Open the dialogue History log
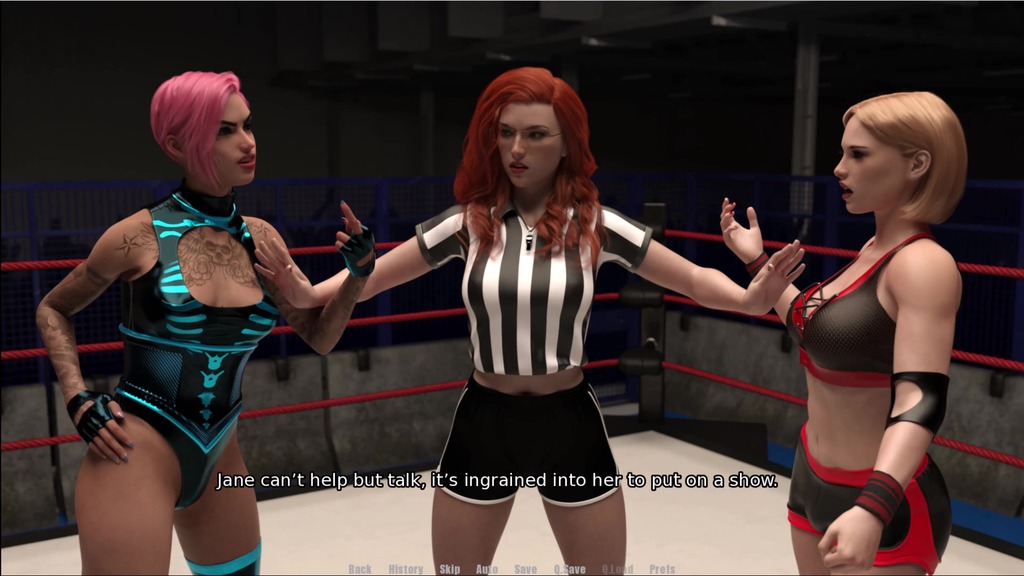The width and height of the screenshot is (1024, 576). coord(405,569)
